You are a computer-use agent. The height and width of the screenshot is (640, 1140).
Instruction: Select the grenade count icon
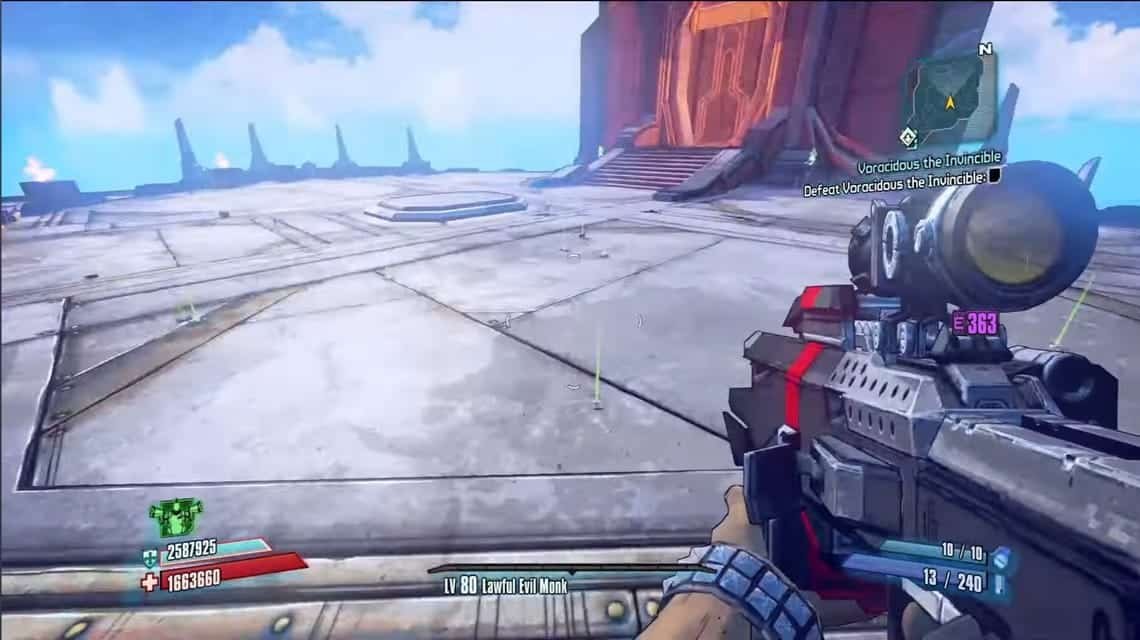coord(1000,552)
